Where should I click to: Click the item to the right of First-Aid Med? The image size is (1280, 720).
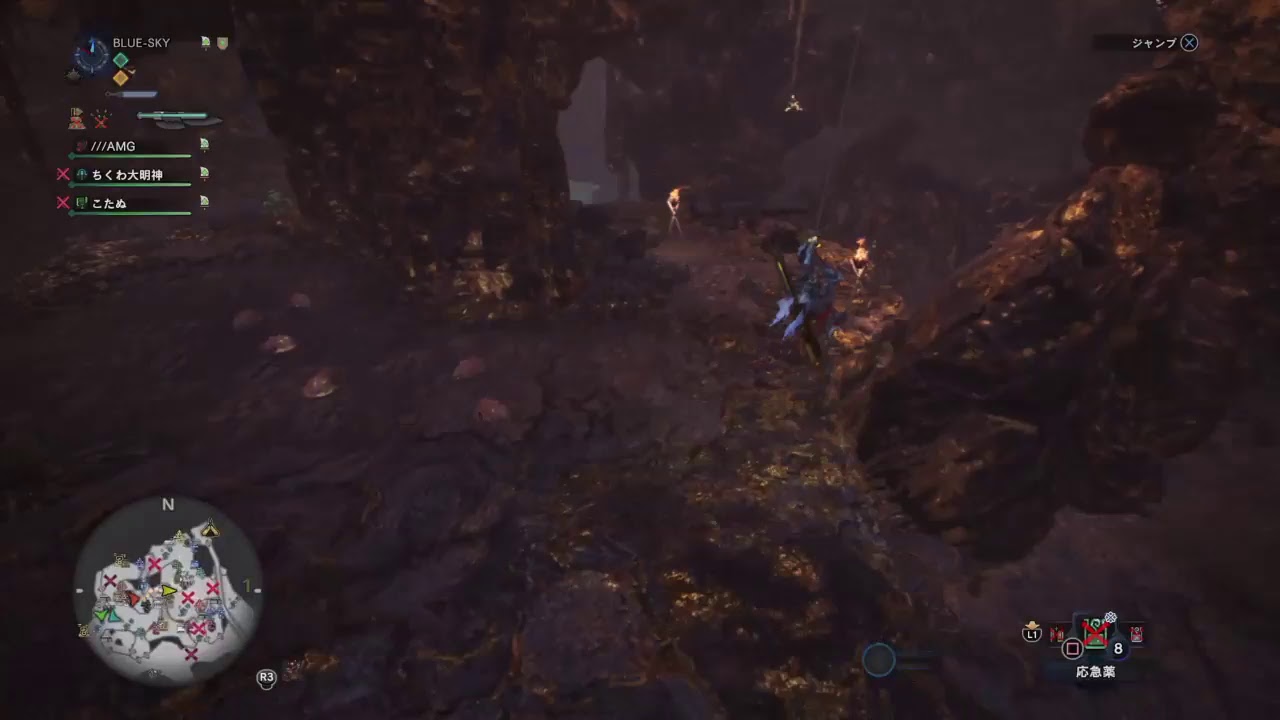(1135, 634)
